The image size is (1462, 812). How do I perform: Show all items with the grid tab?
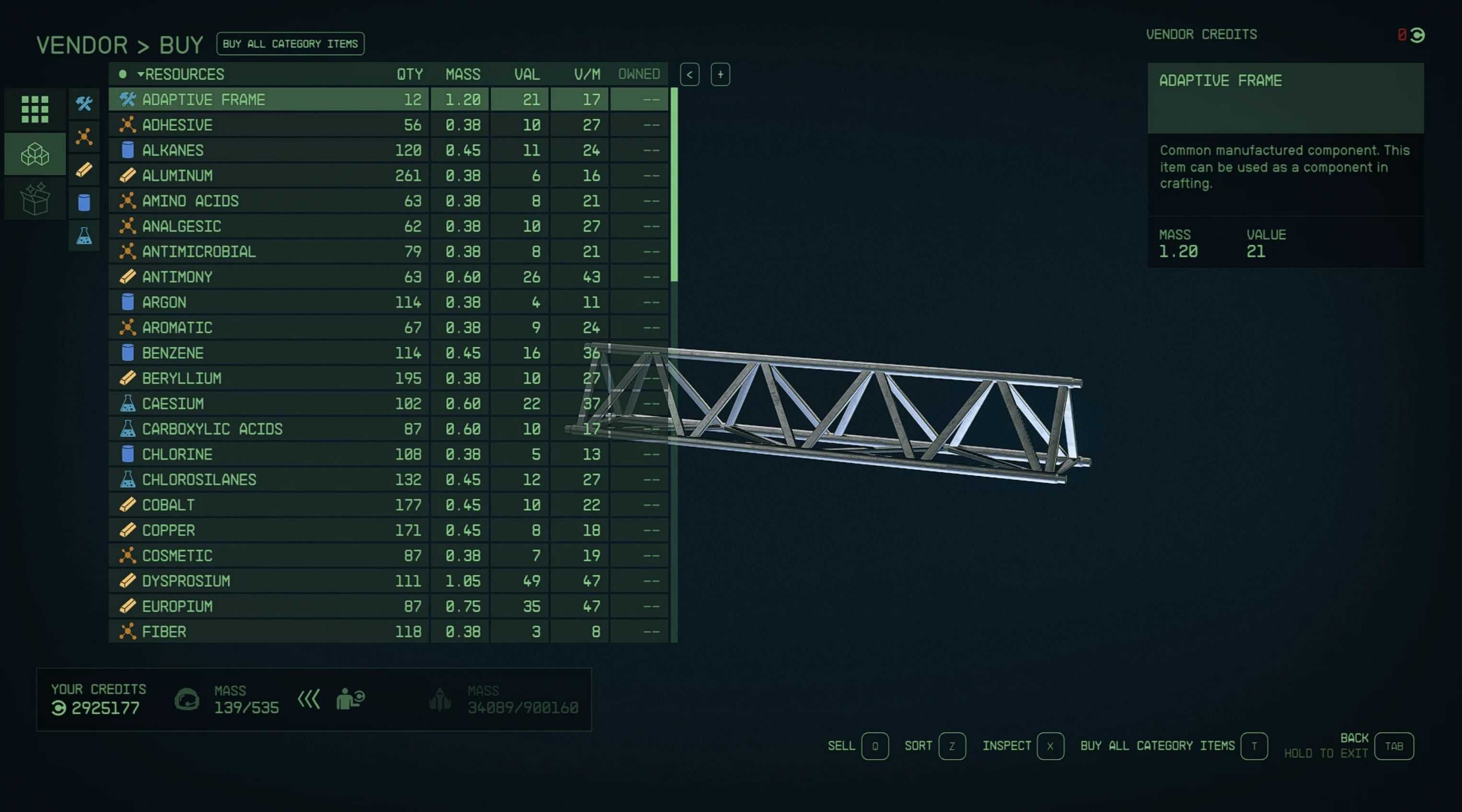point(35,109)
